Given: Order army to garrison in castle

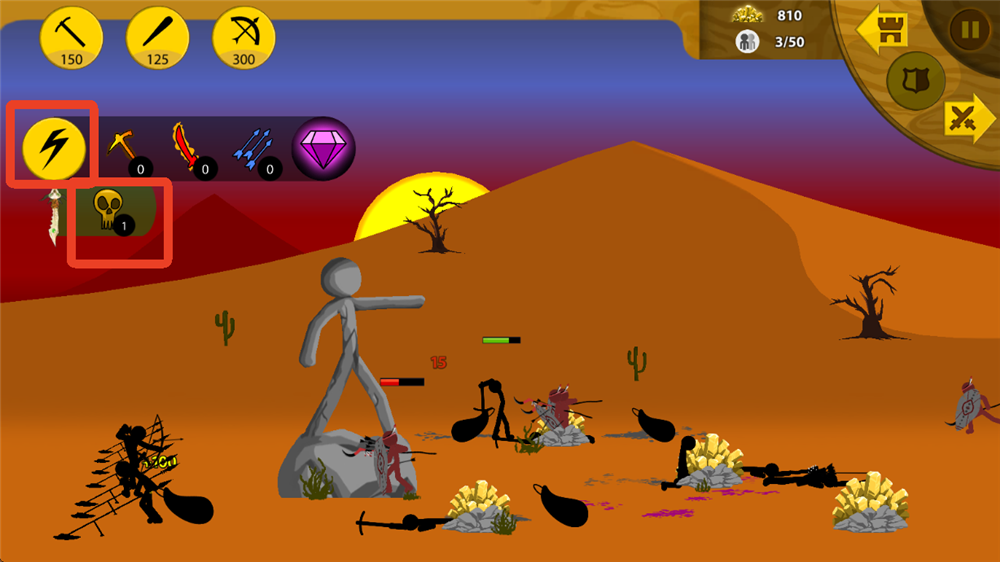Looking at the screenshot, I should (881, 30).
